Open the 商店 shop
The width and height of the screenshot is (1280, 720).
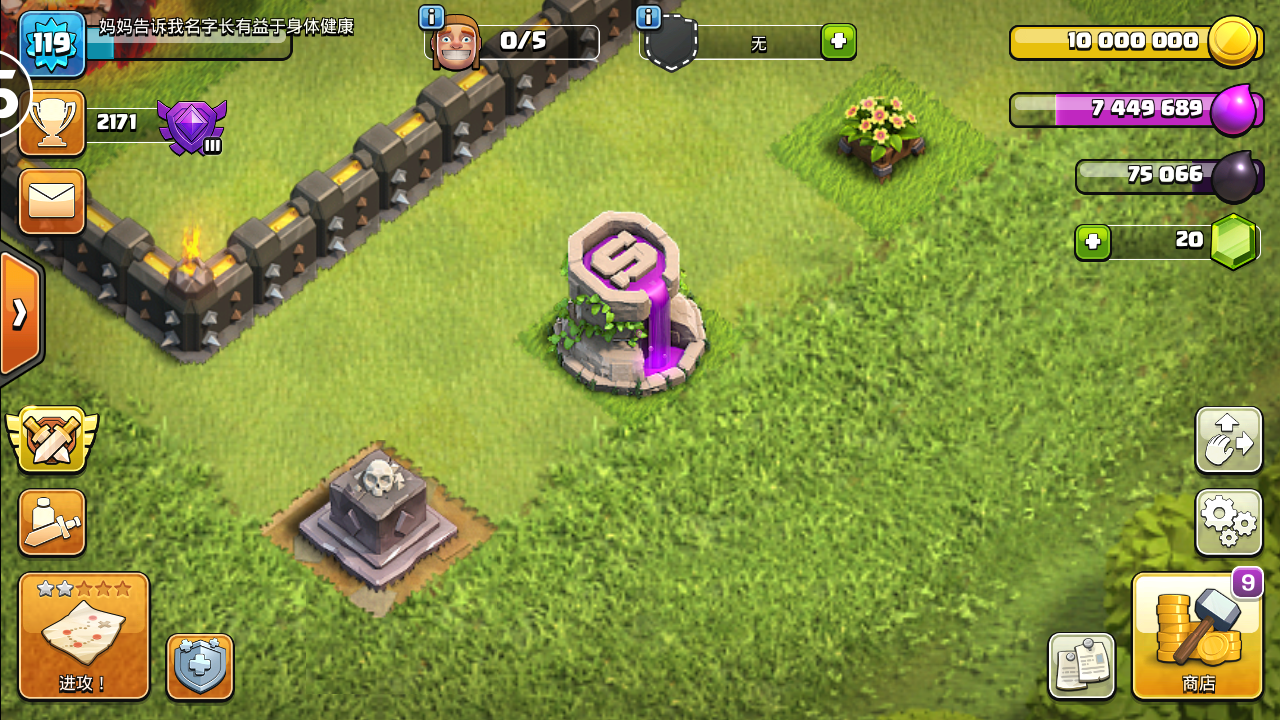click(1197, 636)
